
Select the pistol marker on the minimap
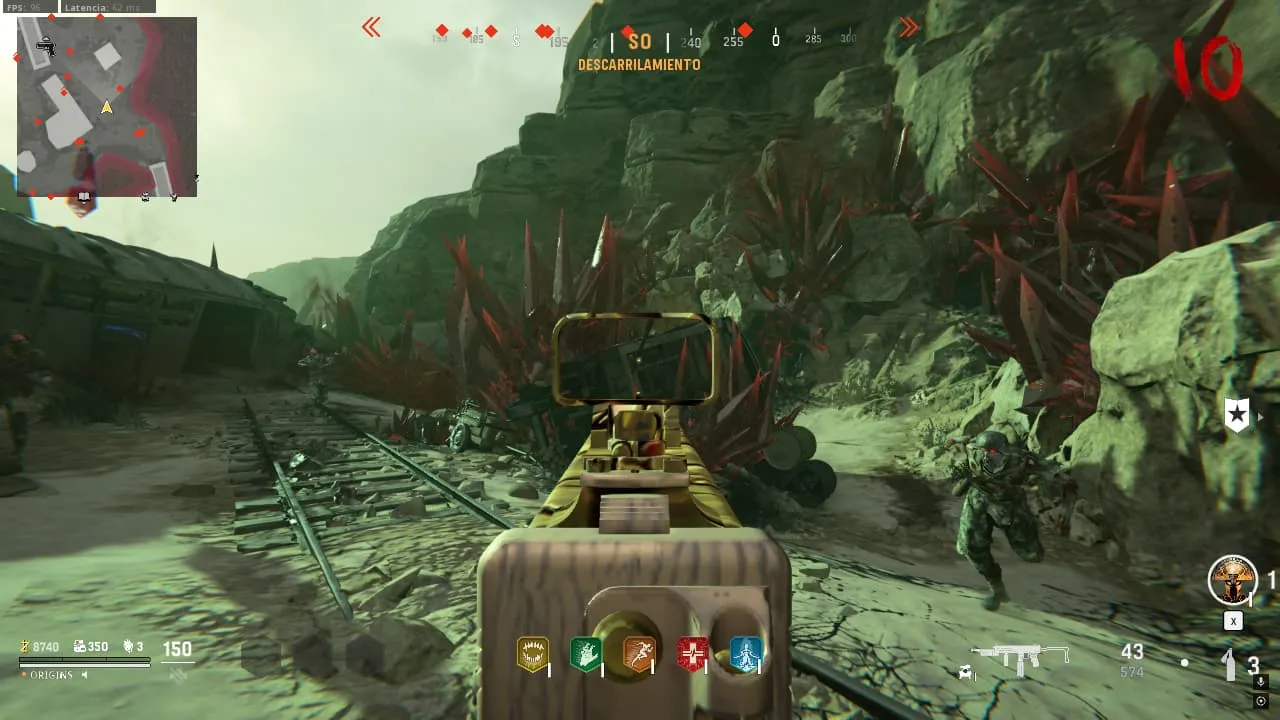pyautogui.click(x=45, y=45)
